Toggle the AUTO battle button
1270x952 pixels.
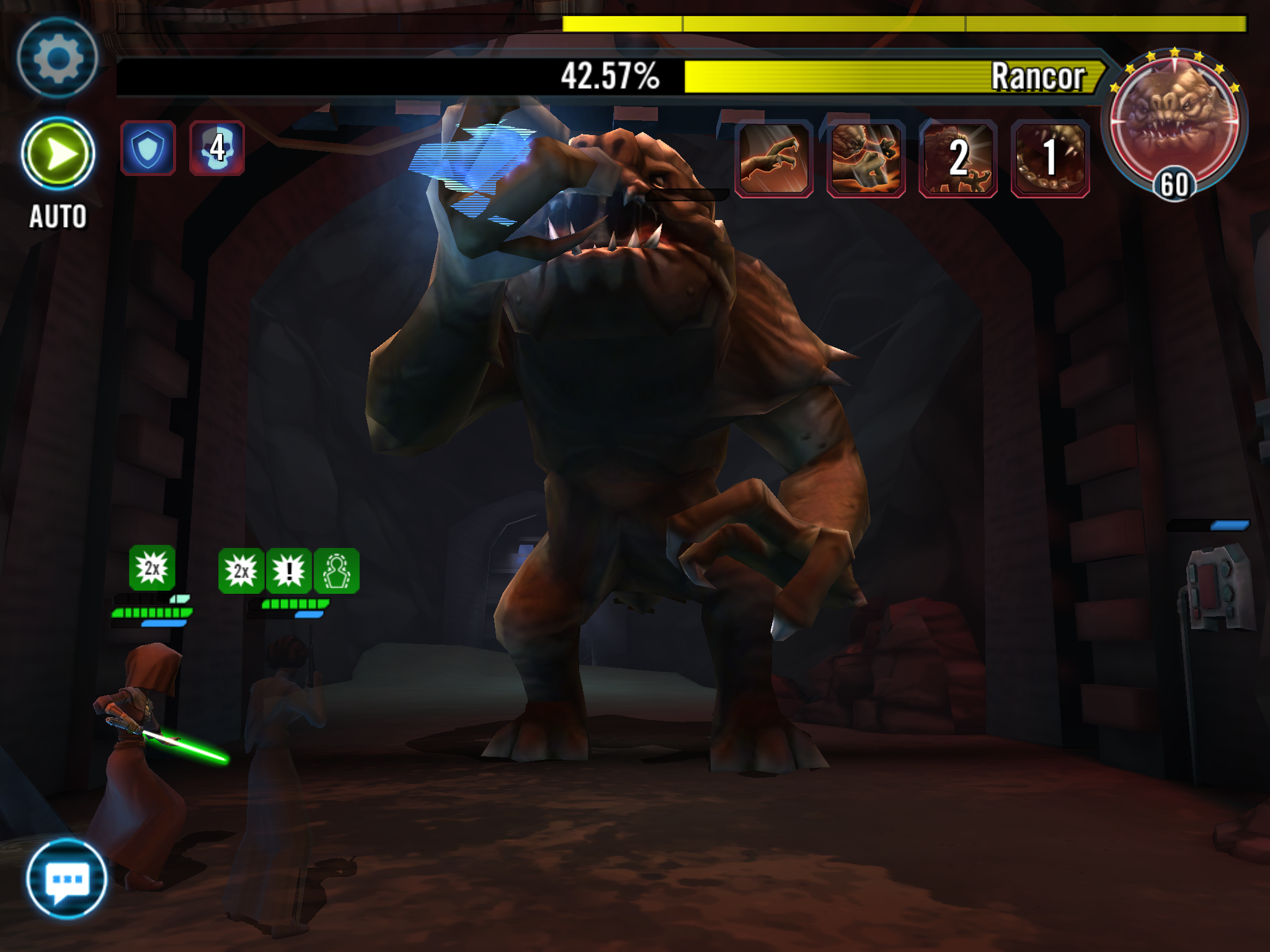(58, 154)
